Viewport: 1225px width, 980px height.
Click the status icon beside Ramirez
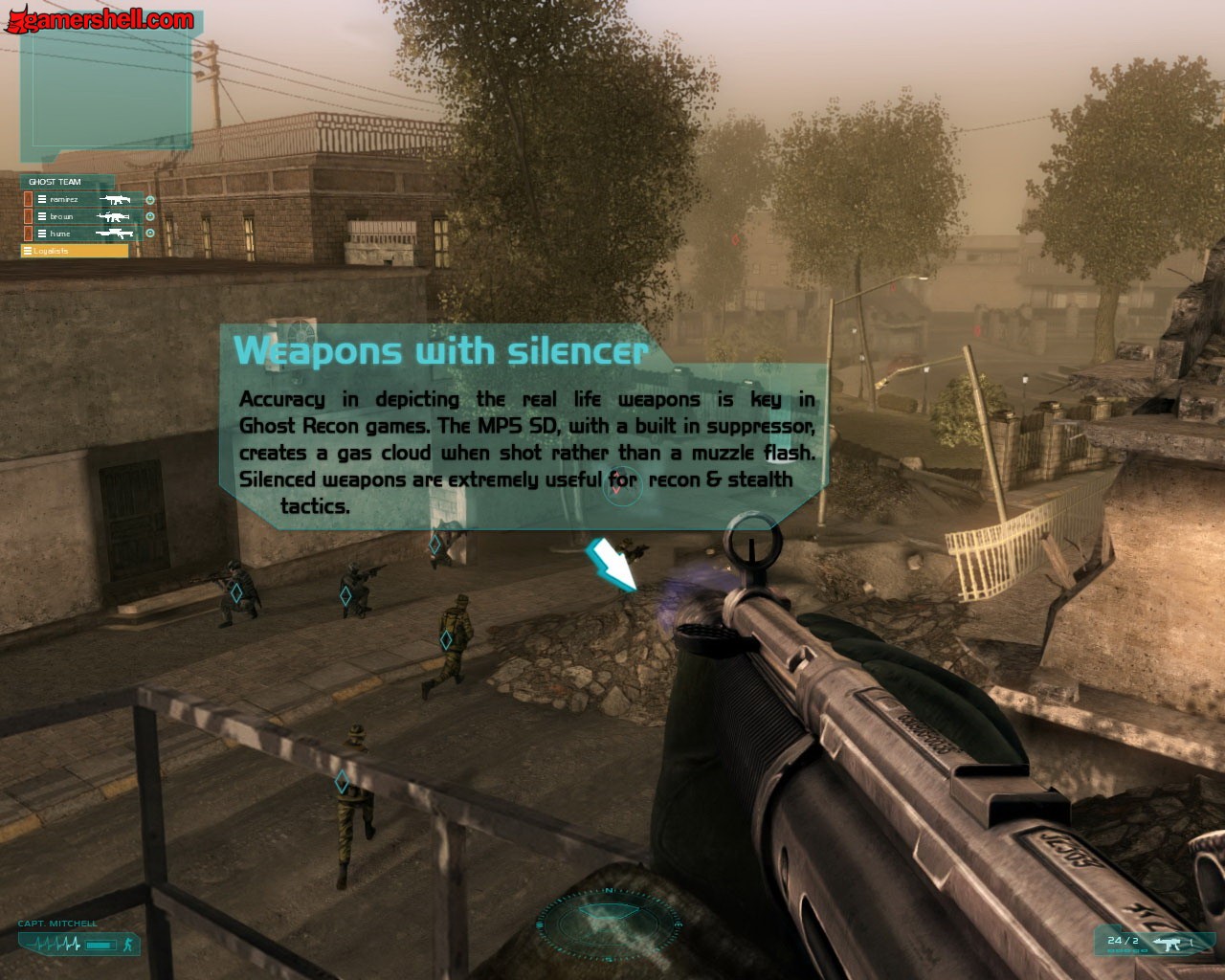pyautogui.click(x=150, y=200)
